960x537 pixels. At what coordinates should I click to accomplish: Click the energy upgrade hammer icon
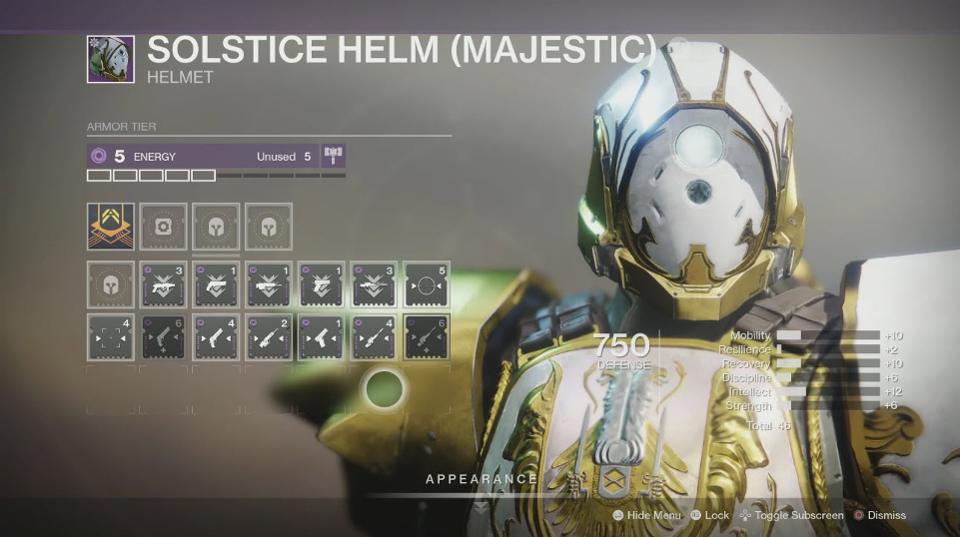(333, 156)
